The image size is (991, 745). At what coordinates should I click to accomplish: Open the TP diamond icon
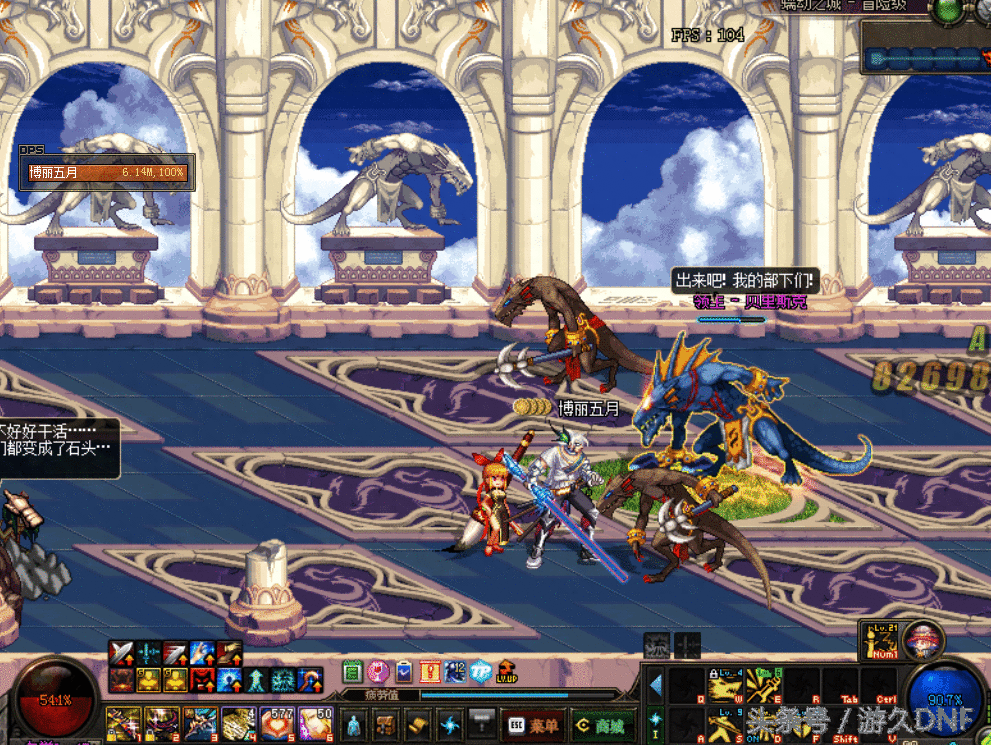[481, 671]
